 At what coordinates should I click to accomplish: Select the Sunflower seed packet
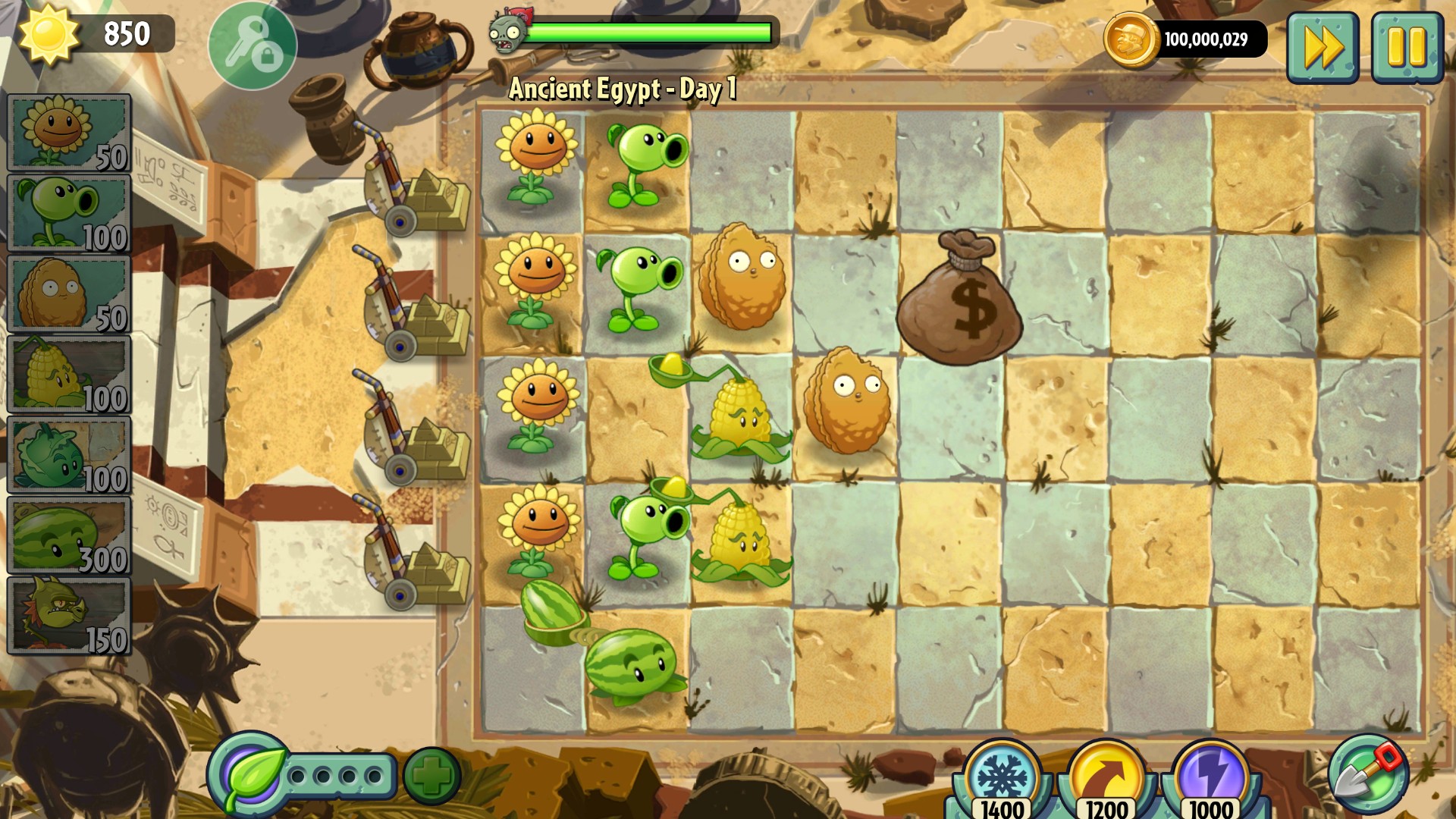[68, 133]
